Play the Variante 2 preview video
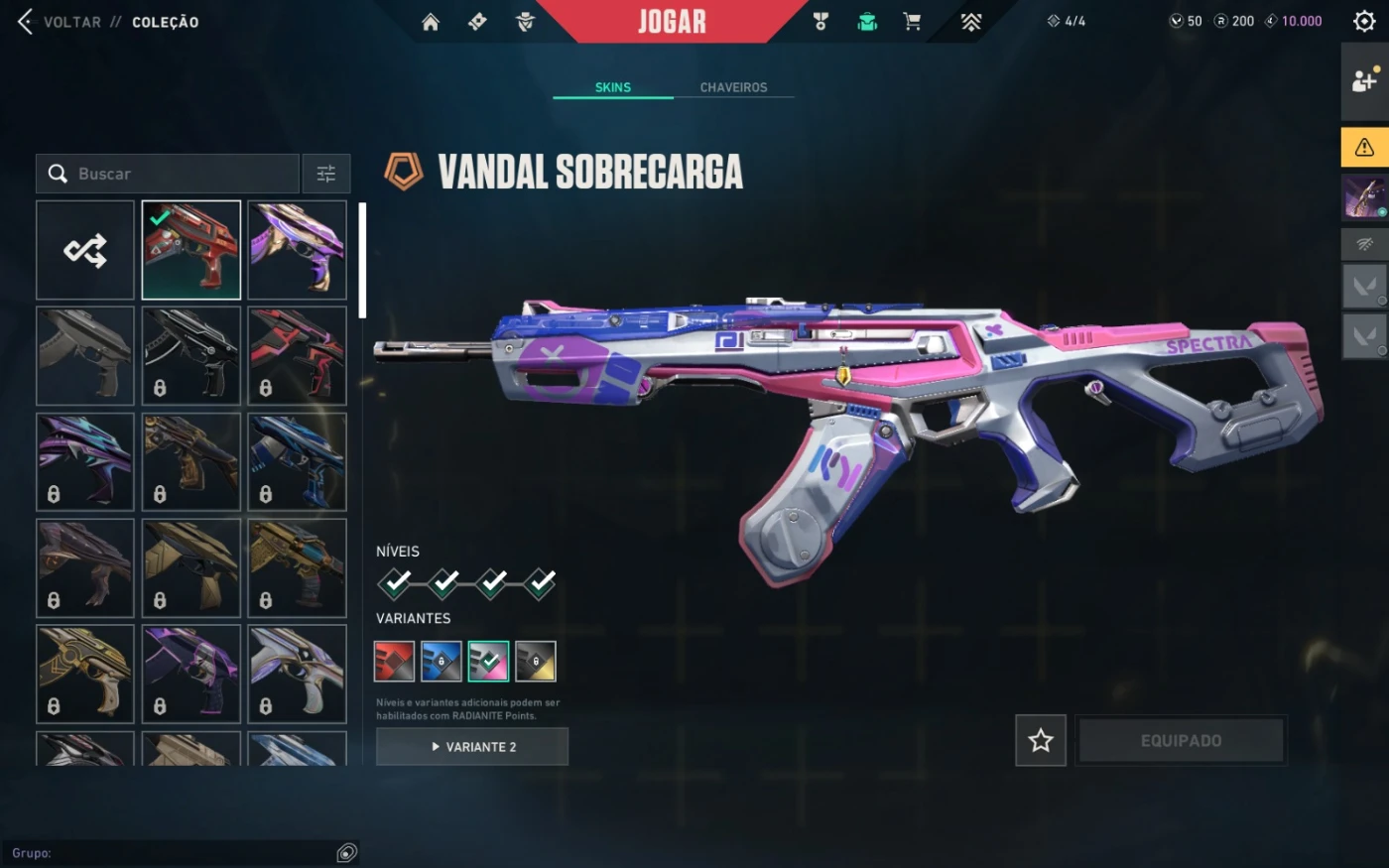The width and height of the screenshot is (1389, 868). (472, 747)
